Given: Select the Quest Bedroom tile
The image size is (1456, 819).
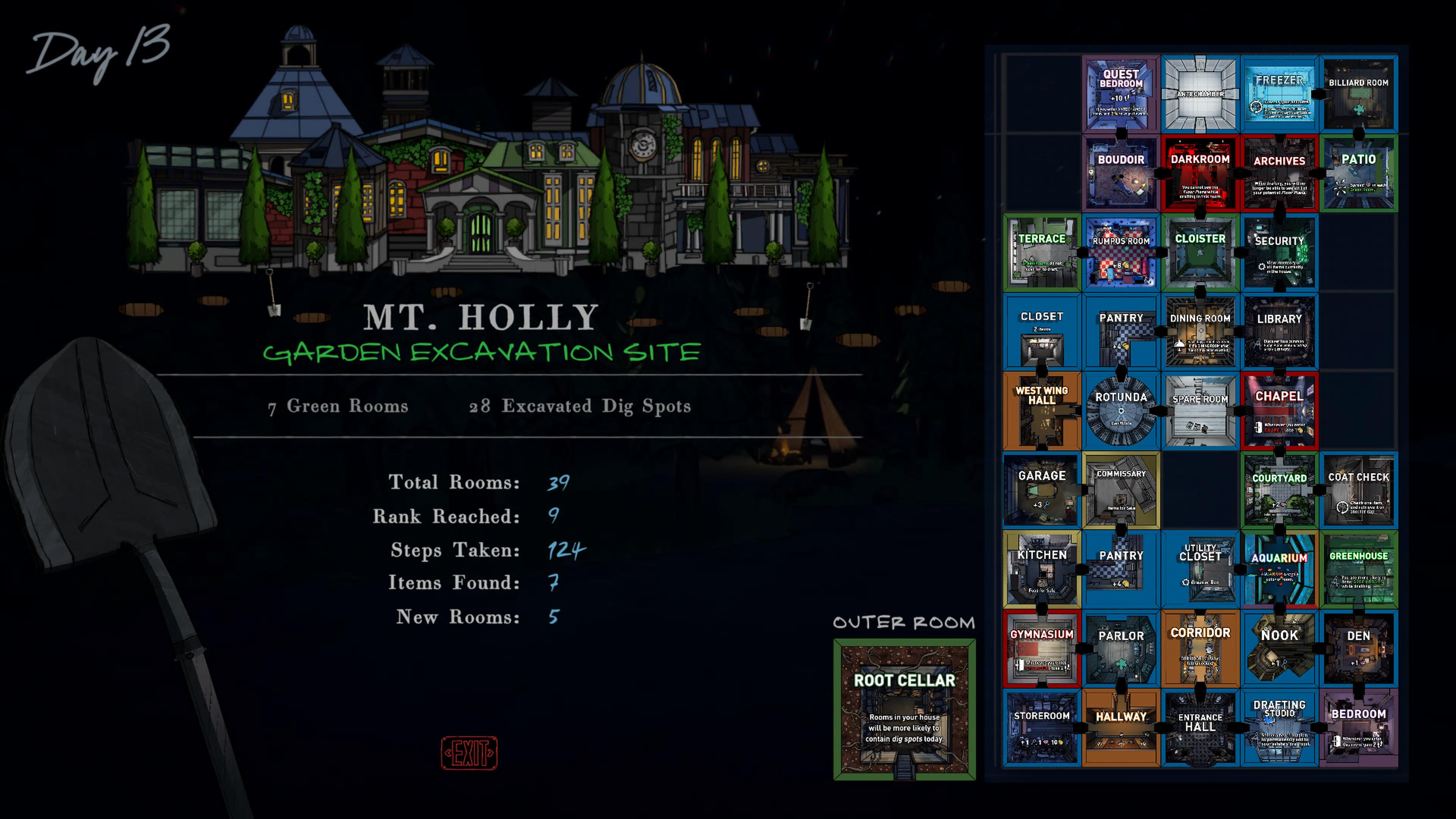Looking at the screenshot, I should (x=1121, y=95).
